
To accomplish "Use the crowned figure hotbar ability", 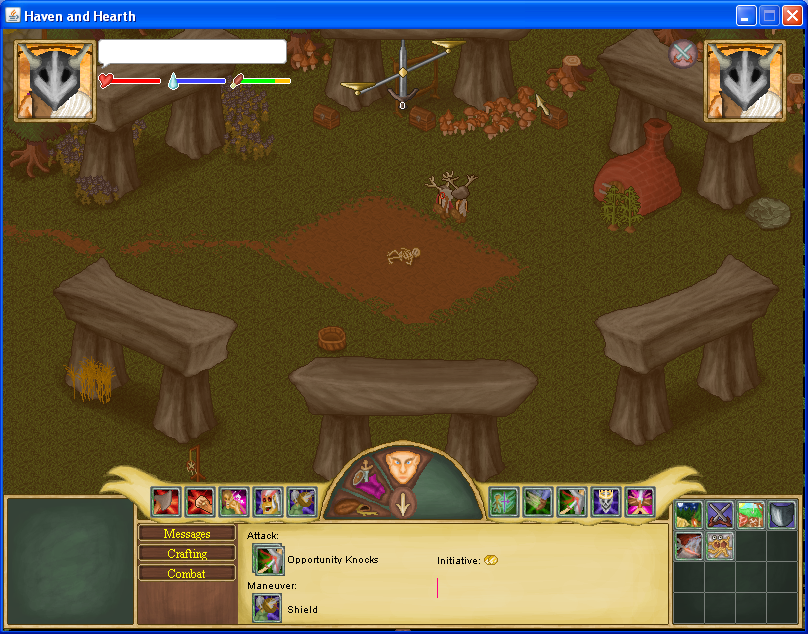I will coord(606,502).
